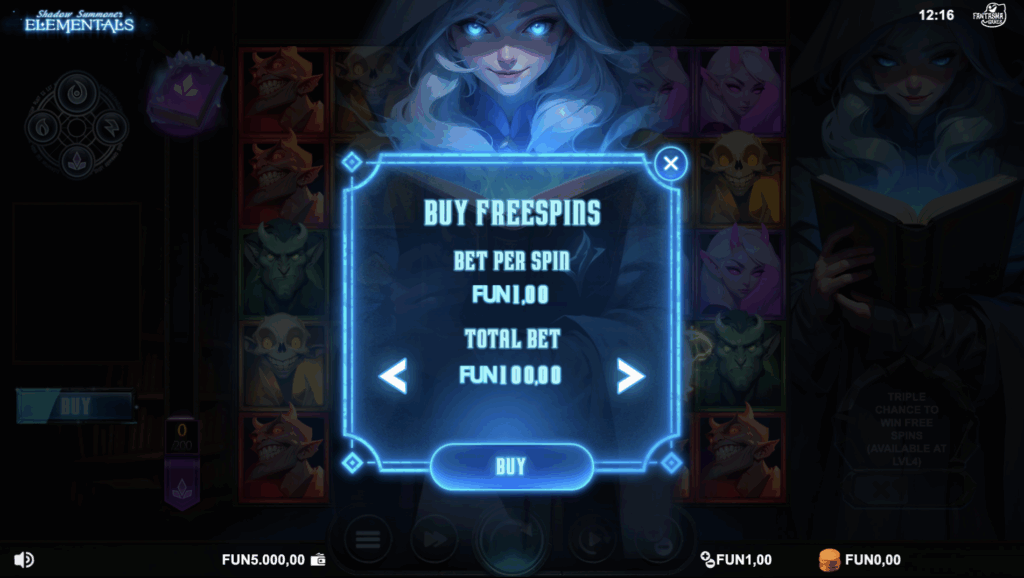Hit the central spin button
1024x578 pixels.
coord(511,540)
